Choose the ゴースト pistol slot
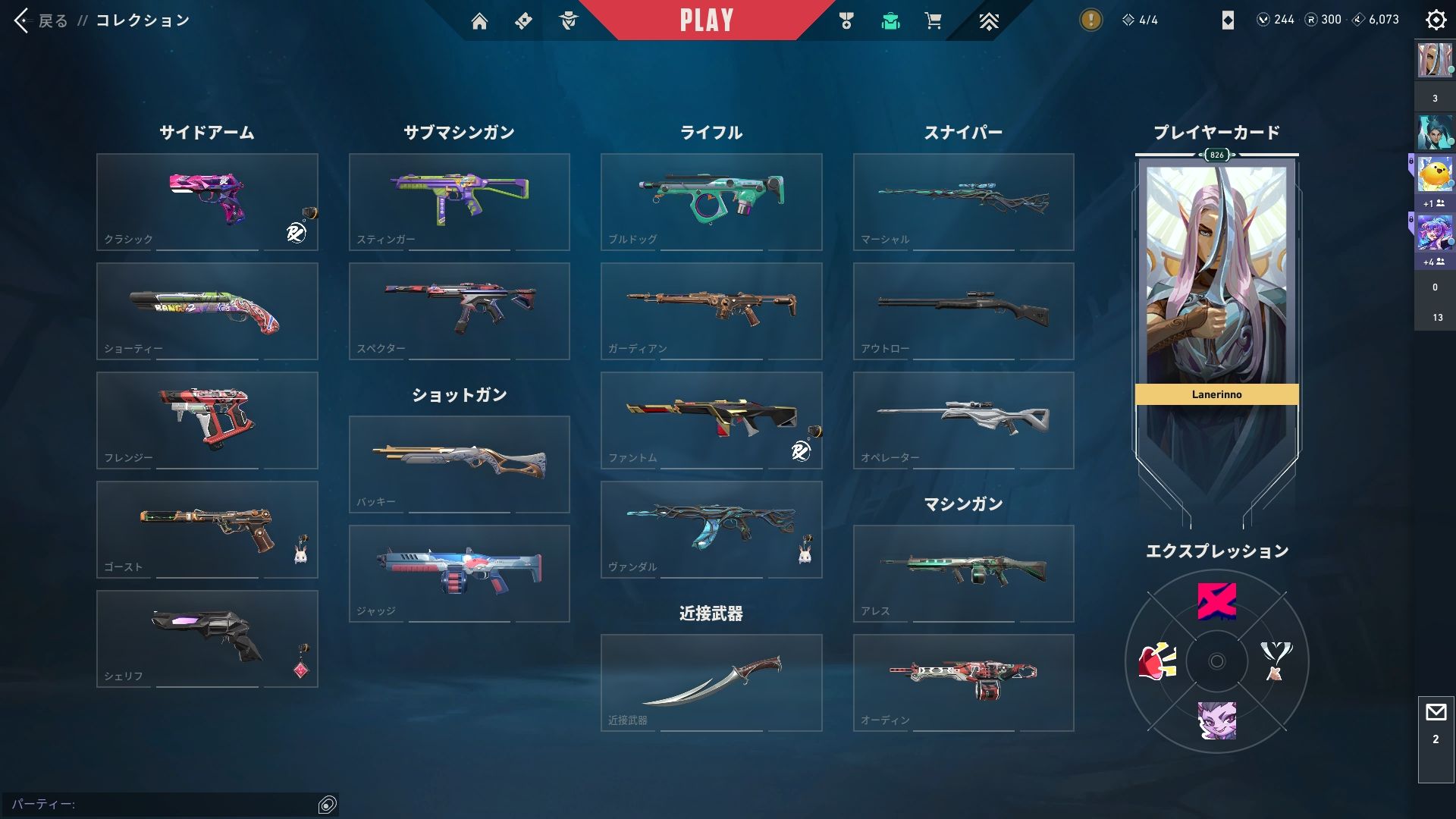The height and width of the screenshot is (819, 1456). [x=207, y=529]
